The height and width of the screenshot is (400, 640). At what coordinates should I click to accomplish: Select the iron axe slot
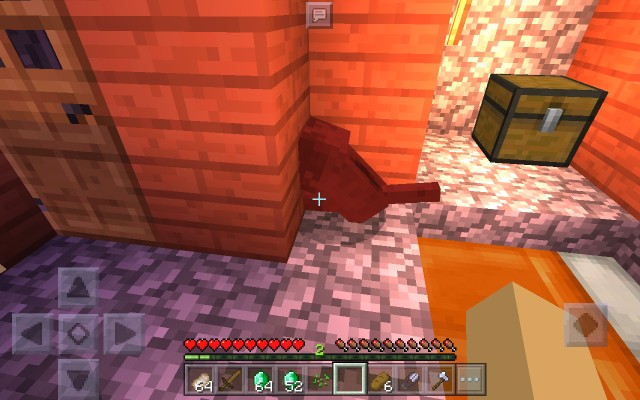pos(440,379)
